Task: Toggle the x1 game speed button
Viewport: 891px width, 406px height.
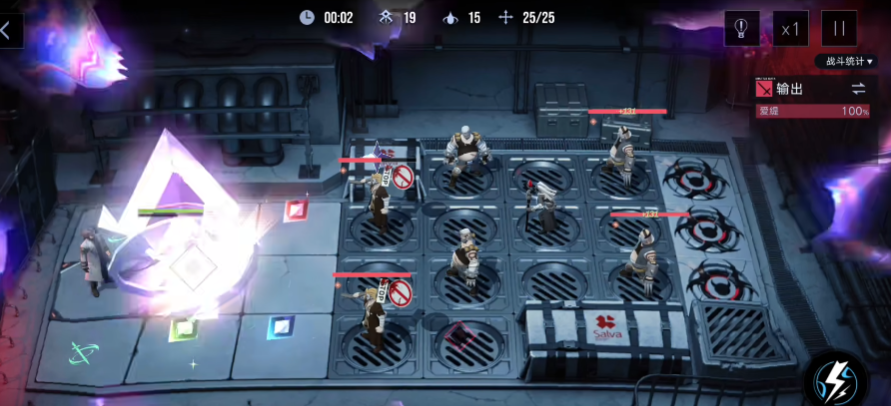Action: [x=790, y=28]
